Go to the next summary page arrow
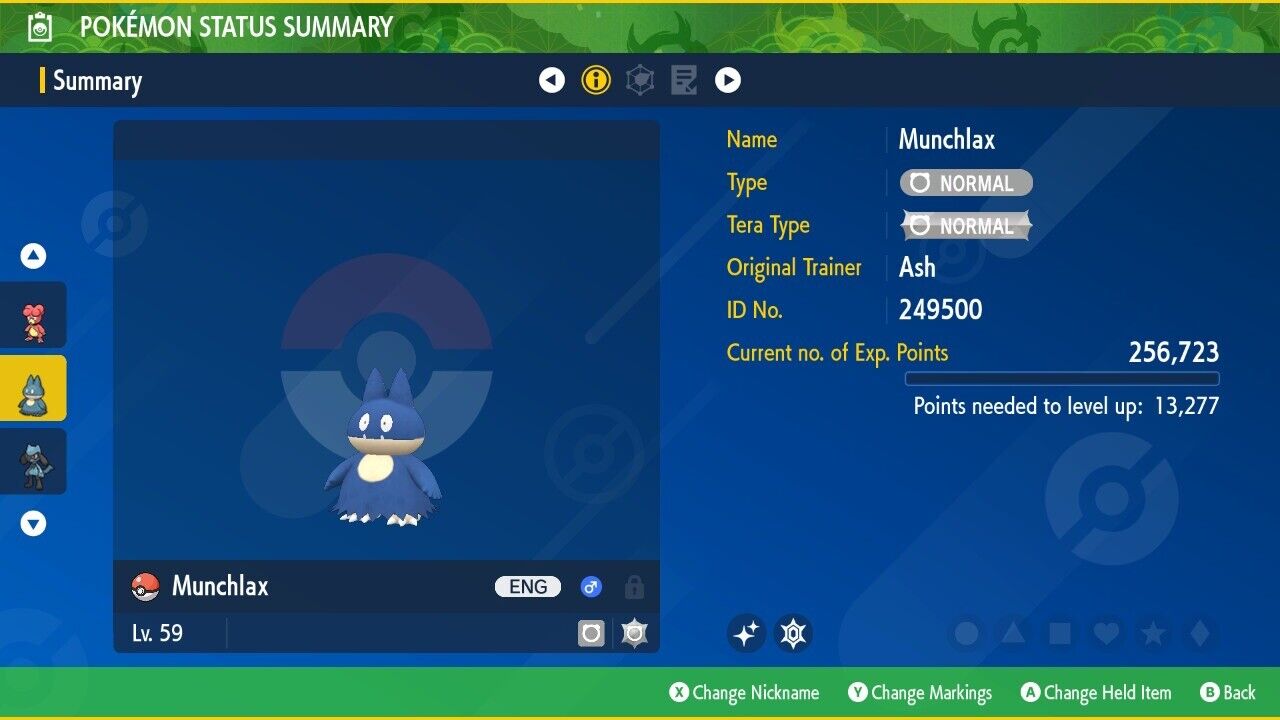Image resolution: width=1280 pixels, height=720 pixels. point(728,80)
